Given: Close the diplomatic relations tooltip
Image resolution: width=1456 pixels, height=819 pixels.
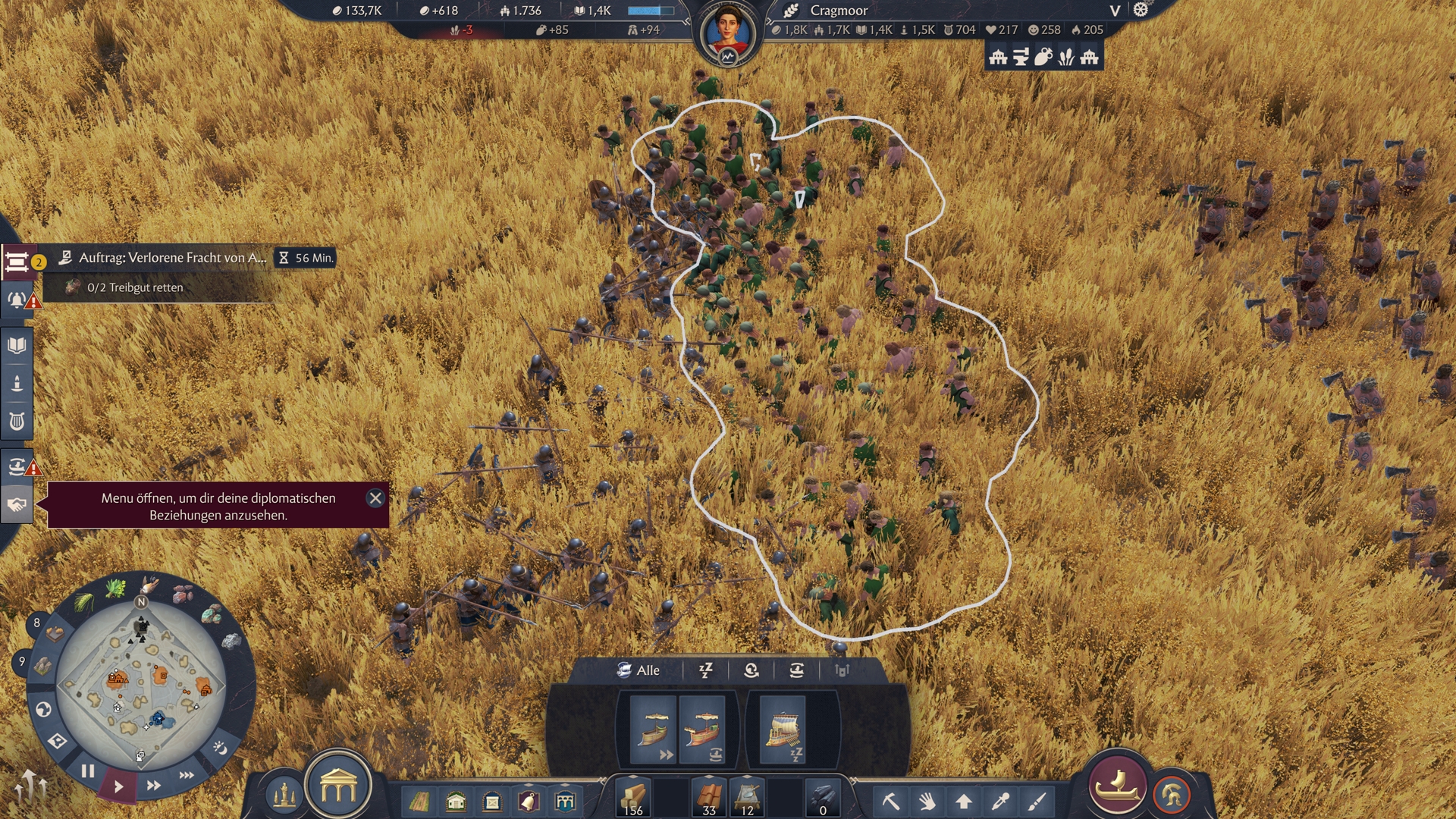Looking at the screenshot, I should (x=375, y=498).
